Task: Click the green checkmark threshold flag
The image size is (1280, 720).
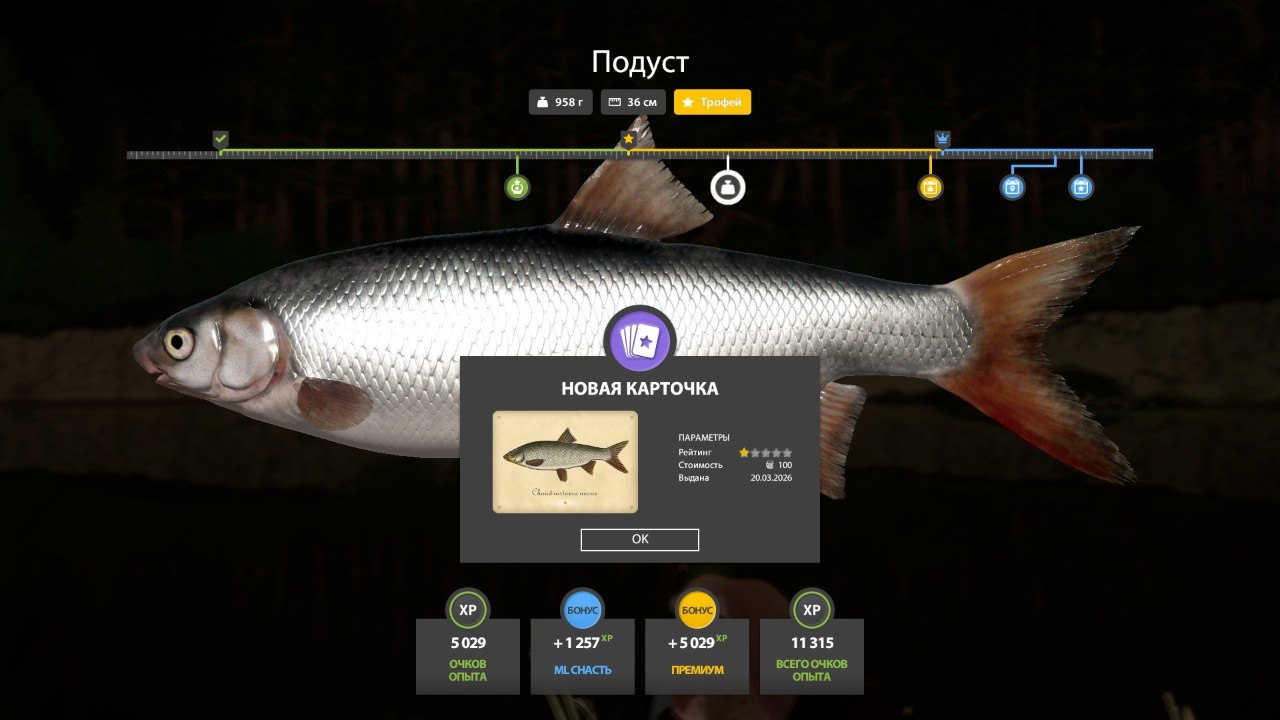Action: point(221,139)
